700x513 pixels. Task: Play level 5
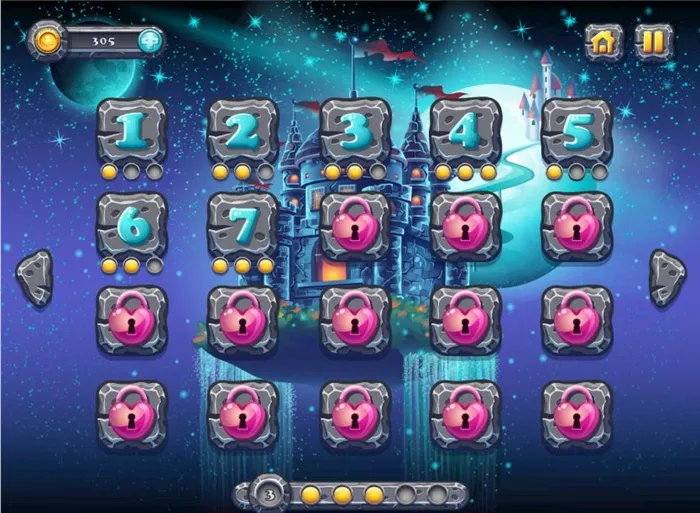pyautogui.click(x=576, y=131)
